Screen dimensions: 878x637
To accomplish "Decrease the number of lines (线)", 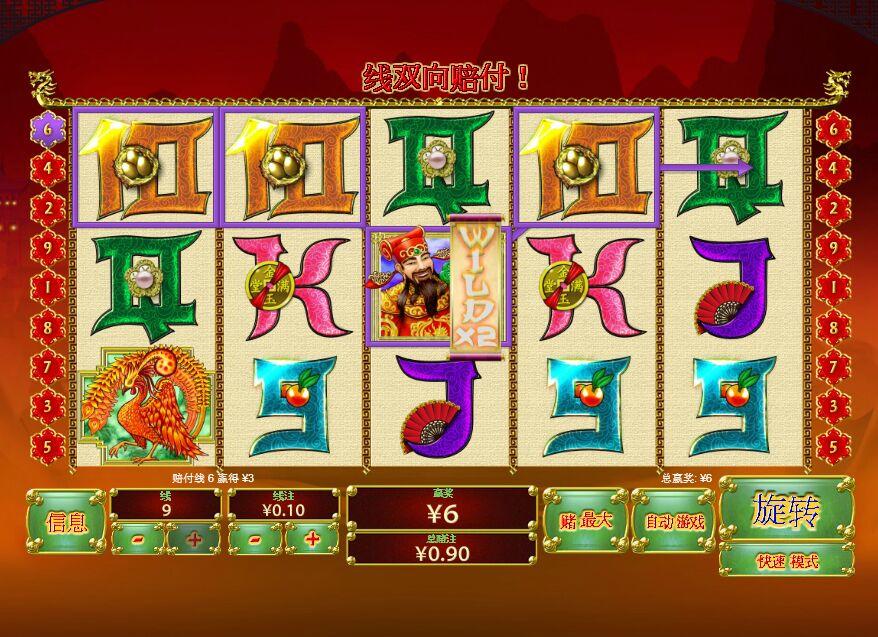I will (x=137, y=540).
